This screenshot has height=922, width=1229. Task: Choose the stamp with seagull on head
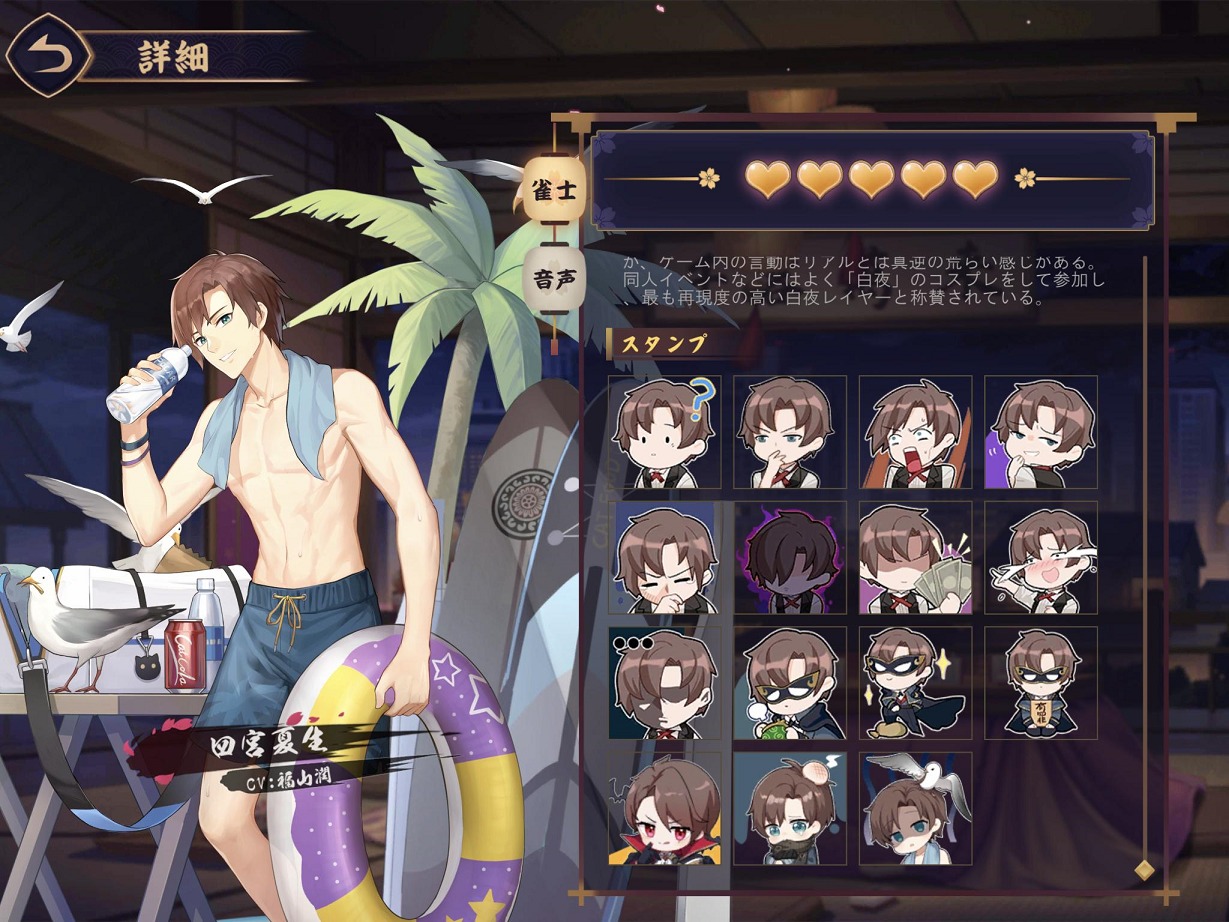point(915,809)
